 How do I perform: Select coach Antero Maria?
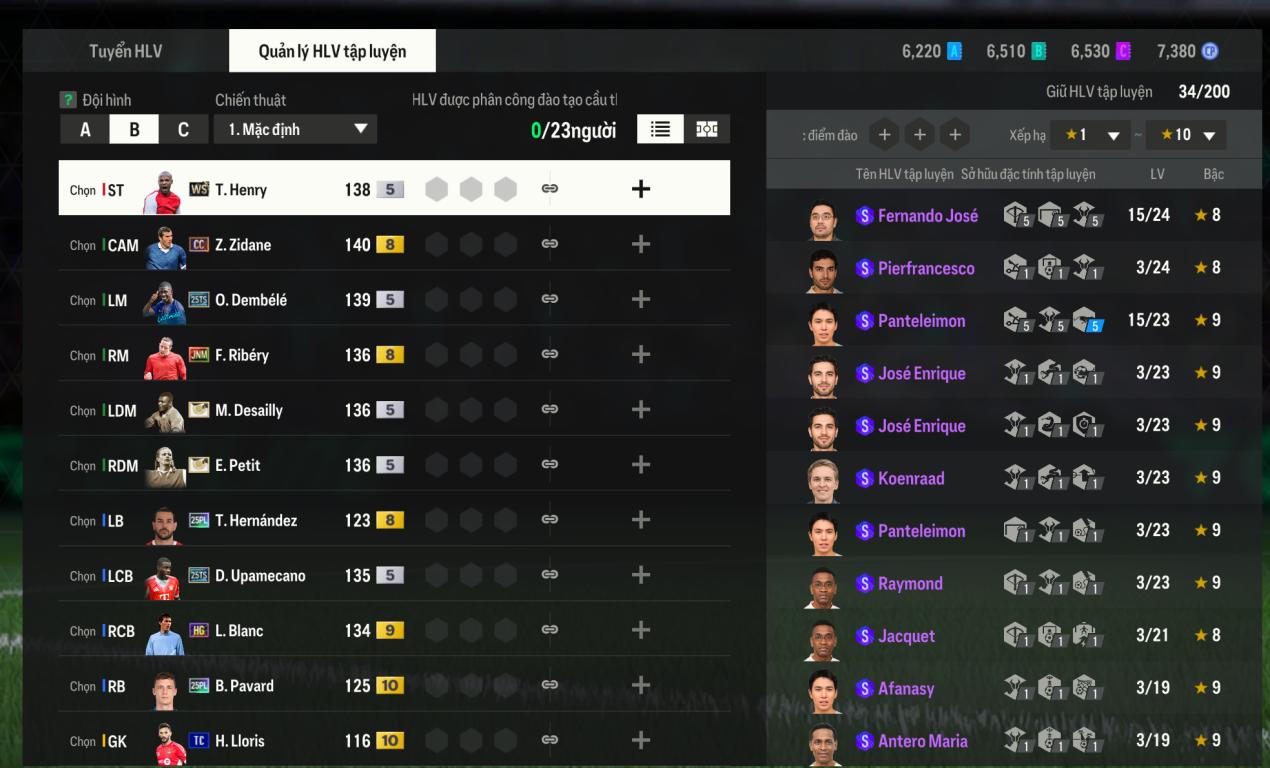tap(922, 741)
